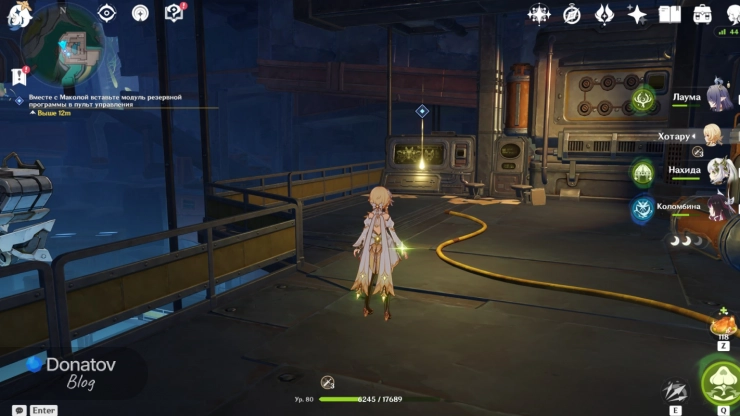Use the food gadget with count 118
This screenshot has width=740, height=416.
click(722, 324)
